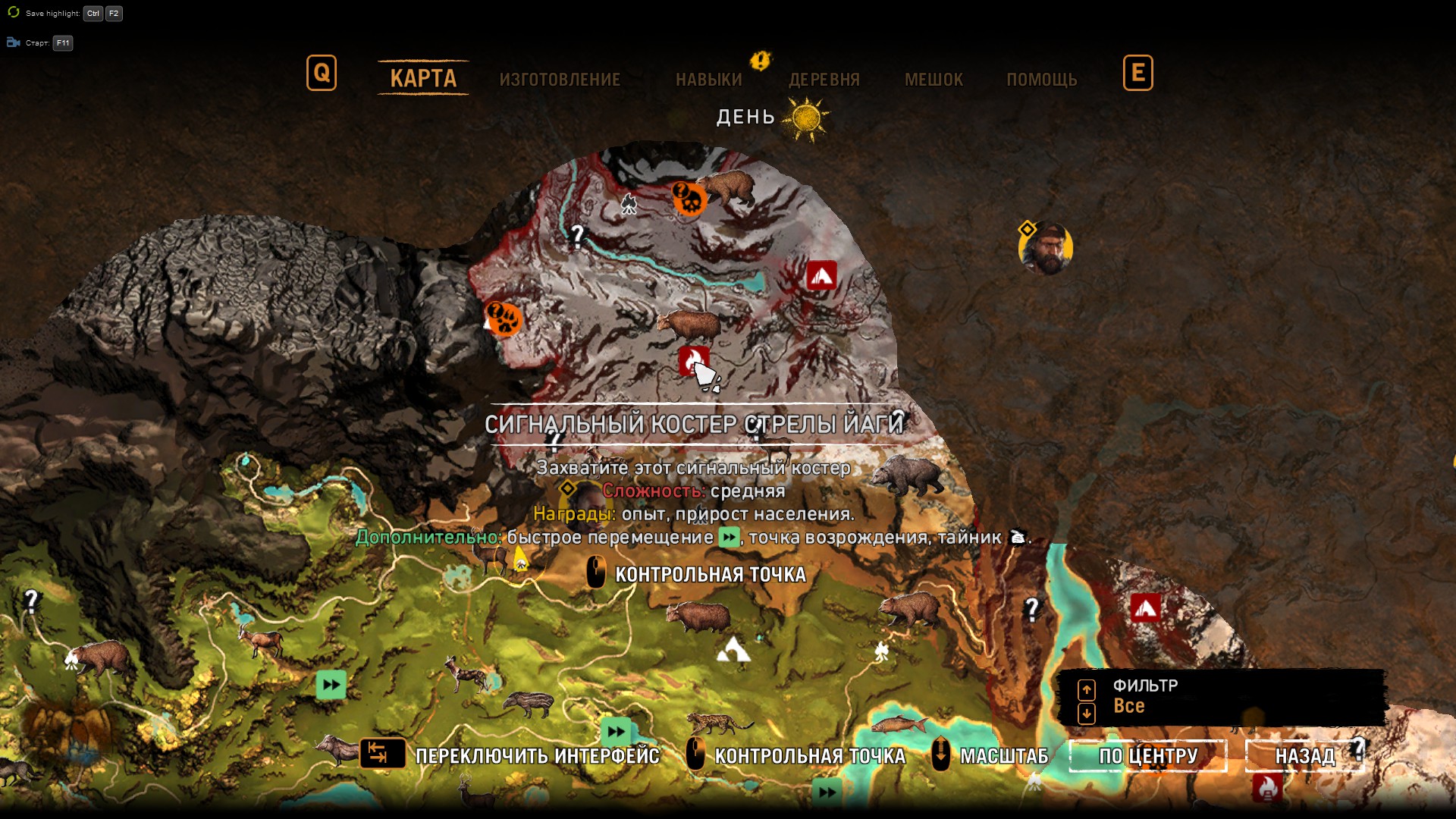Select the green fast-travel marker on the left

click(x=331, y=685)
